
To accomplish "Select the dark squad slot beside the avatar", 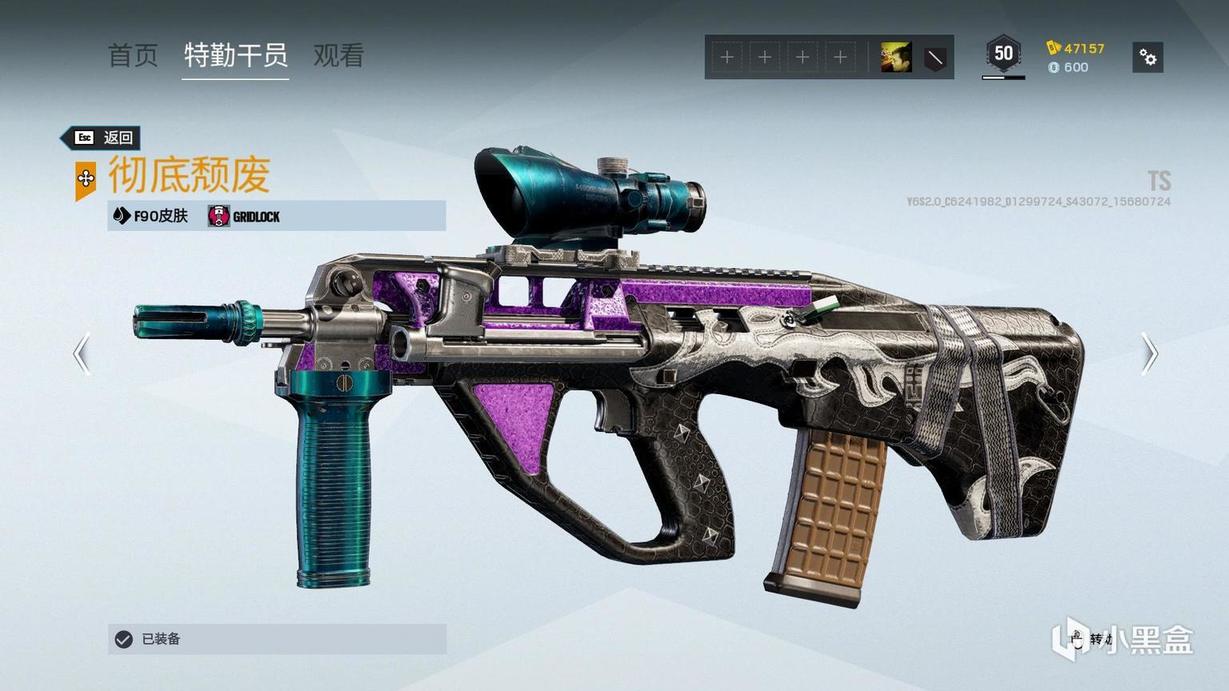I will [x=934, y=58].
